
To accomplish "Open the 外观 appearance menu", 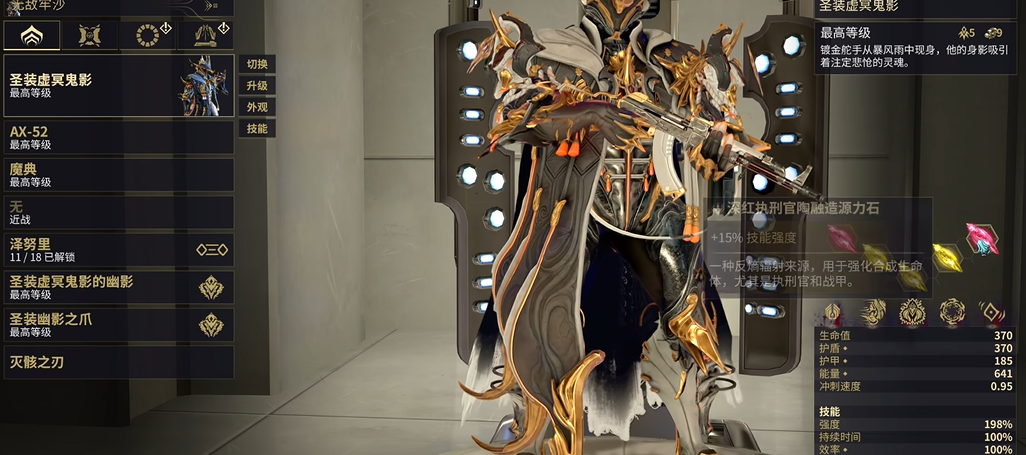I will pyautogui.click(x=257, y=107).
